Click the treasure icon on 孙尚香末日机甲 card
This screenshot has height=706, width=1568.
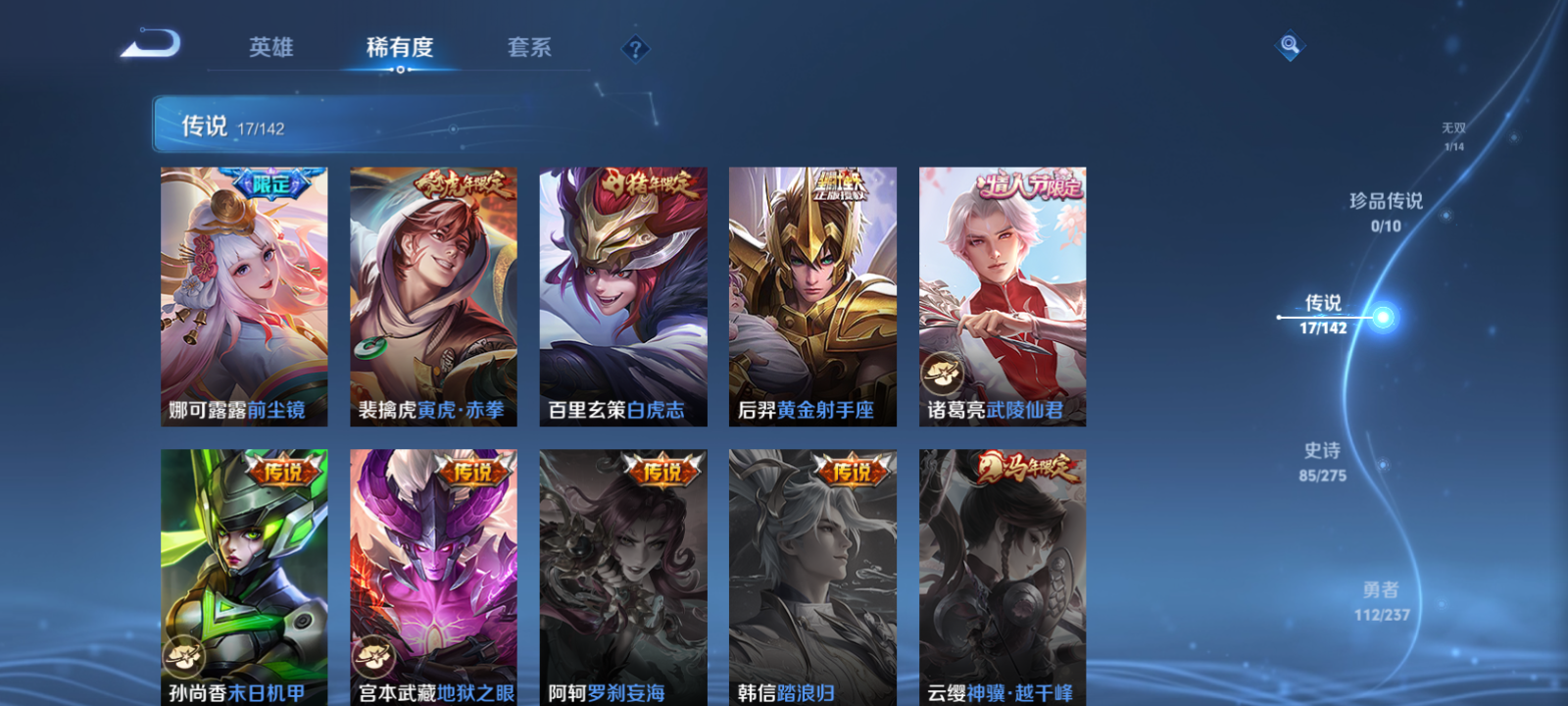(x=182, y=655)
